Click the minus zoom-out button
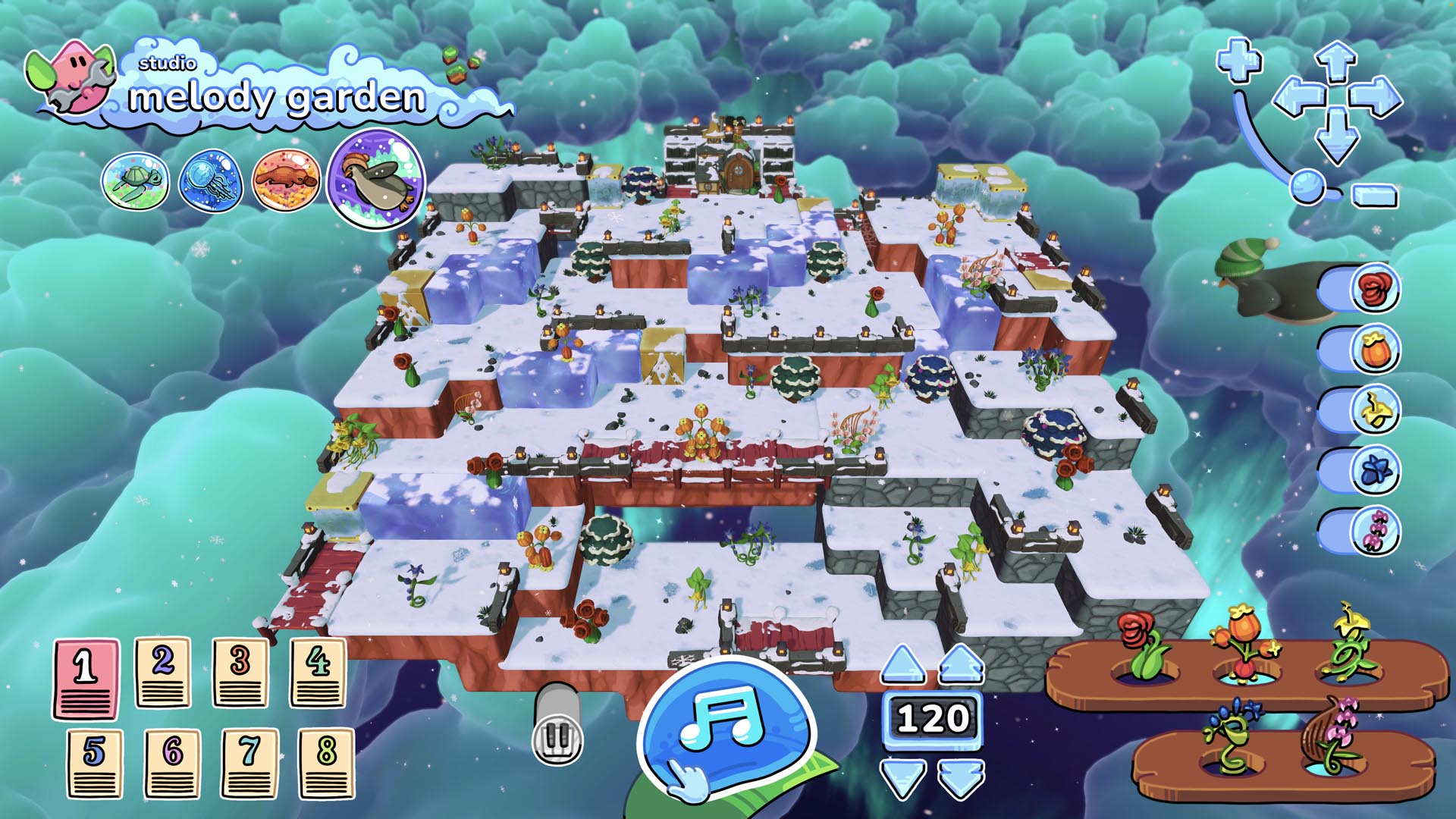Viewport: 1456px width, 819px height. coord(1374,195)
